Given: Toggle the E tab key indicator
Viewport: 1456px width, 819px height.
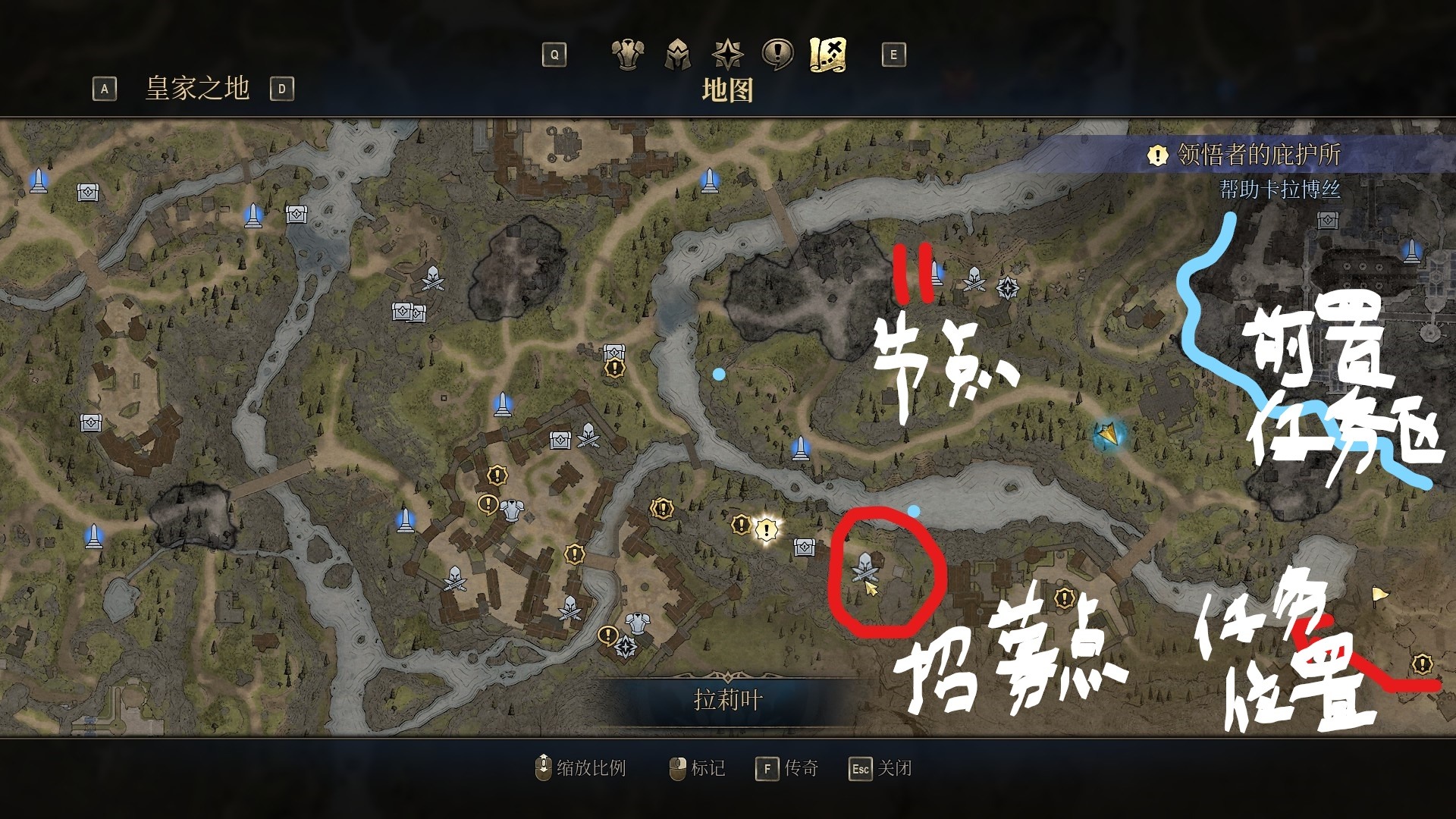Looking at the screenshot, I should [895, 54].
